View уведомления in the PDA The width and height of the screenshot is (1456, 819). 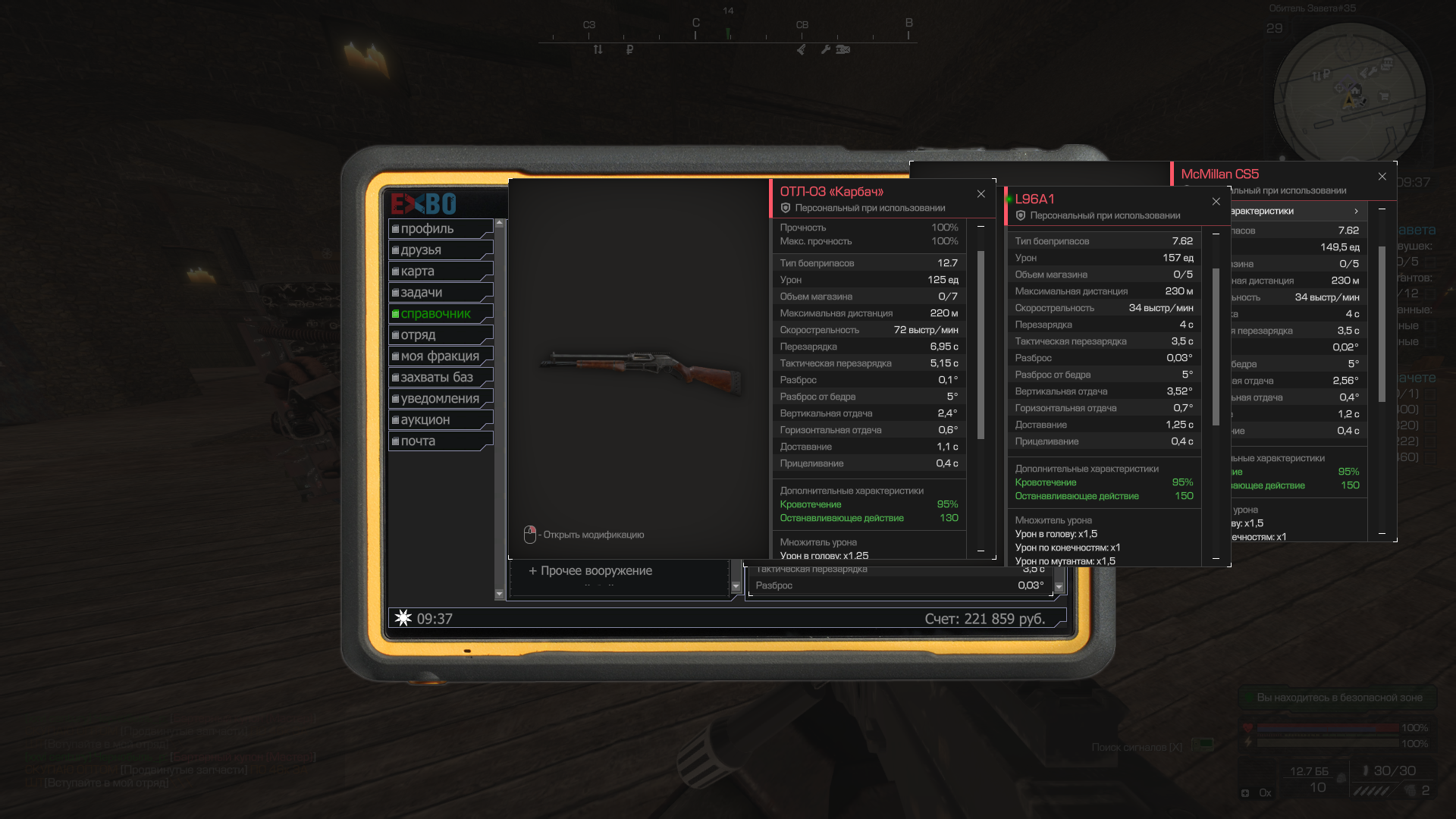click(x=440, y=399)
